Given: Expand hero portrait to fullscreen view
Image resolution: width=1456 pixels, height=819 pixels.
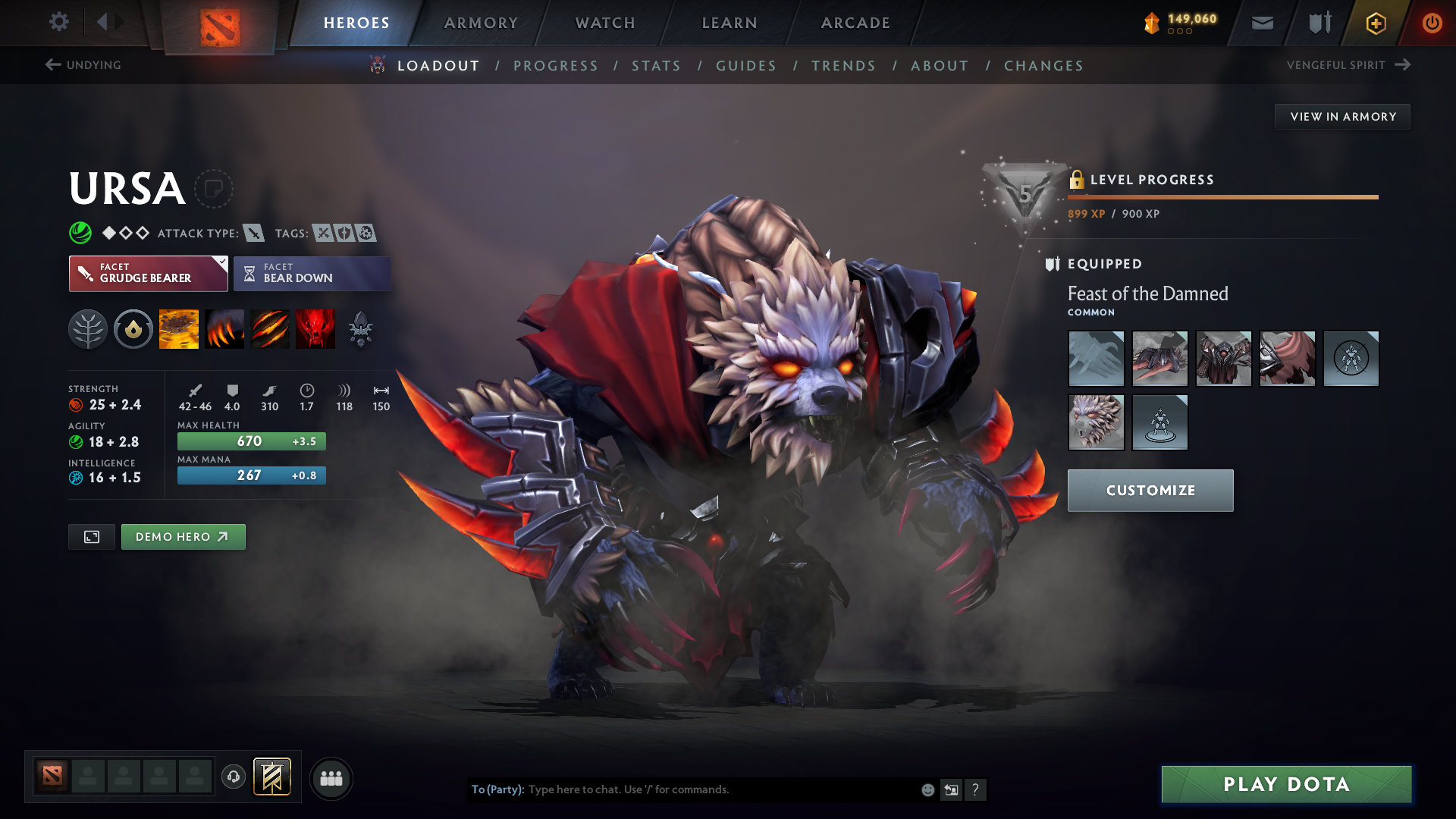Looking at the screenshot, I should point(91,536).
